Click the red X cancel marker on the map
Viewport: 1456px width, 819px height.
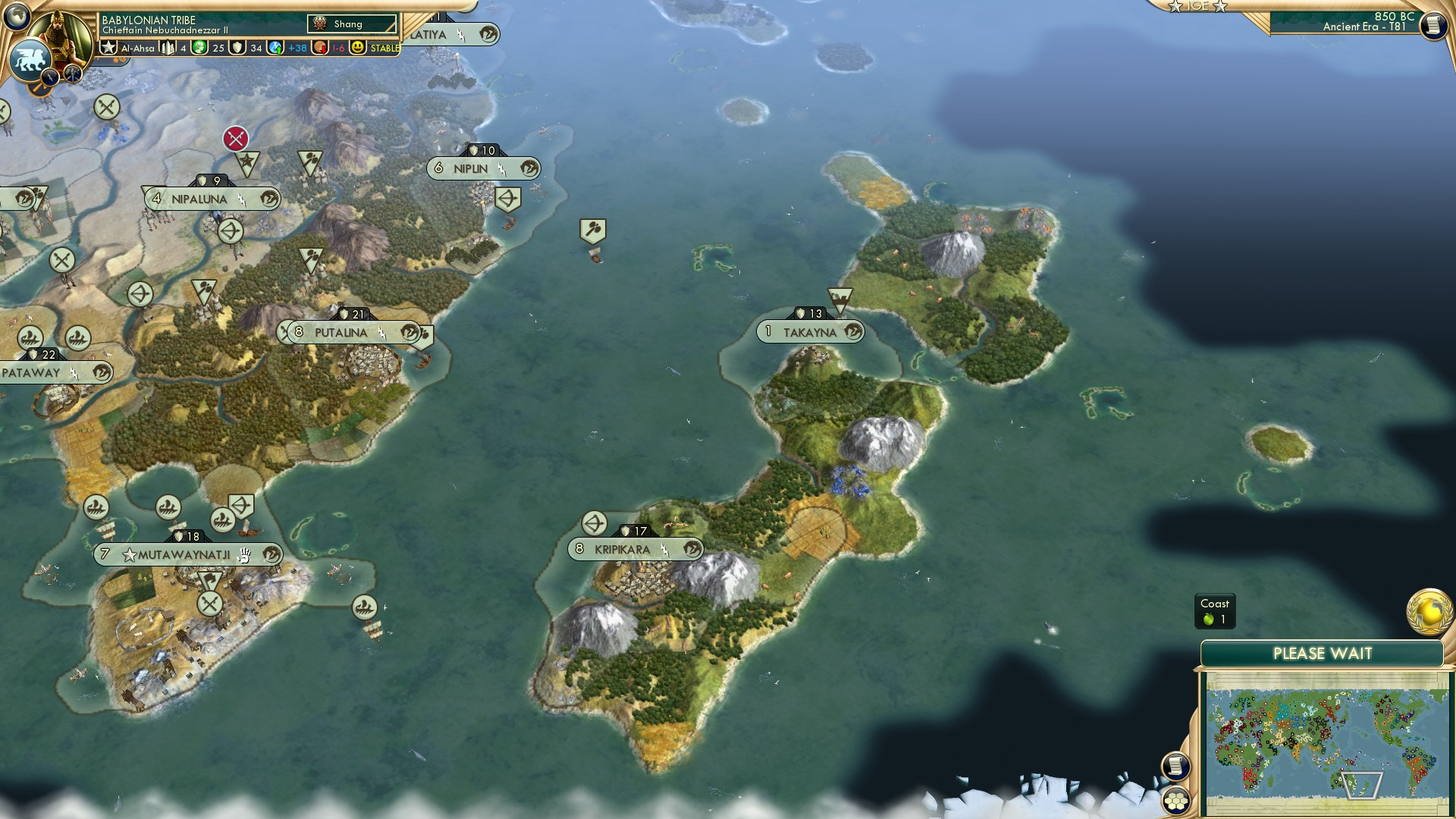pos(237,139)
